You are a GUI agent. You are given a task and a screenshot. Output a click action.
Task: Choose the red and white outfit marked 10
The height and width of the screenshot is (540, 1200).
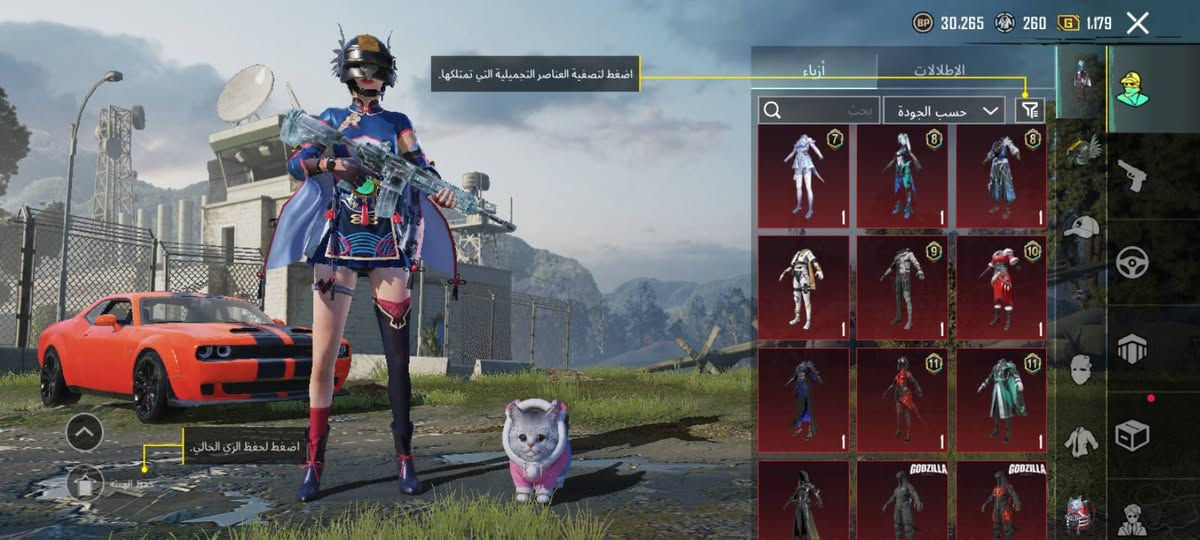click(x=1001, y=287)
